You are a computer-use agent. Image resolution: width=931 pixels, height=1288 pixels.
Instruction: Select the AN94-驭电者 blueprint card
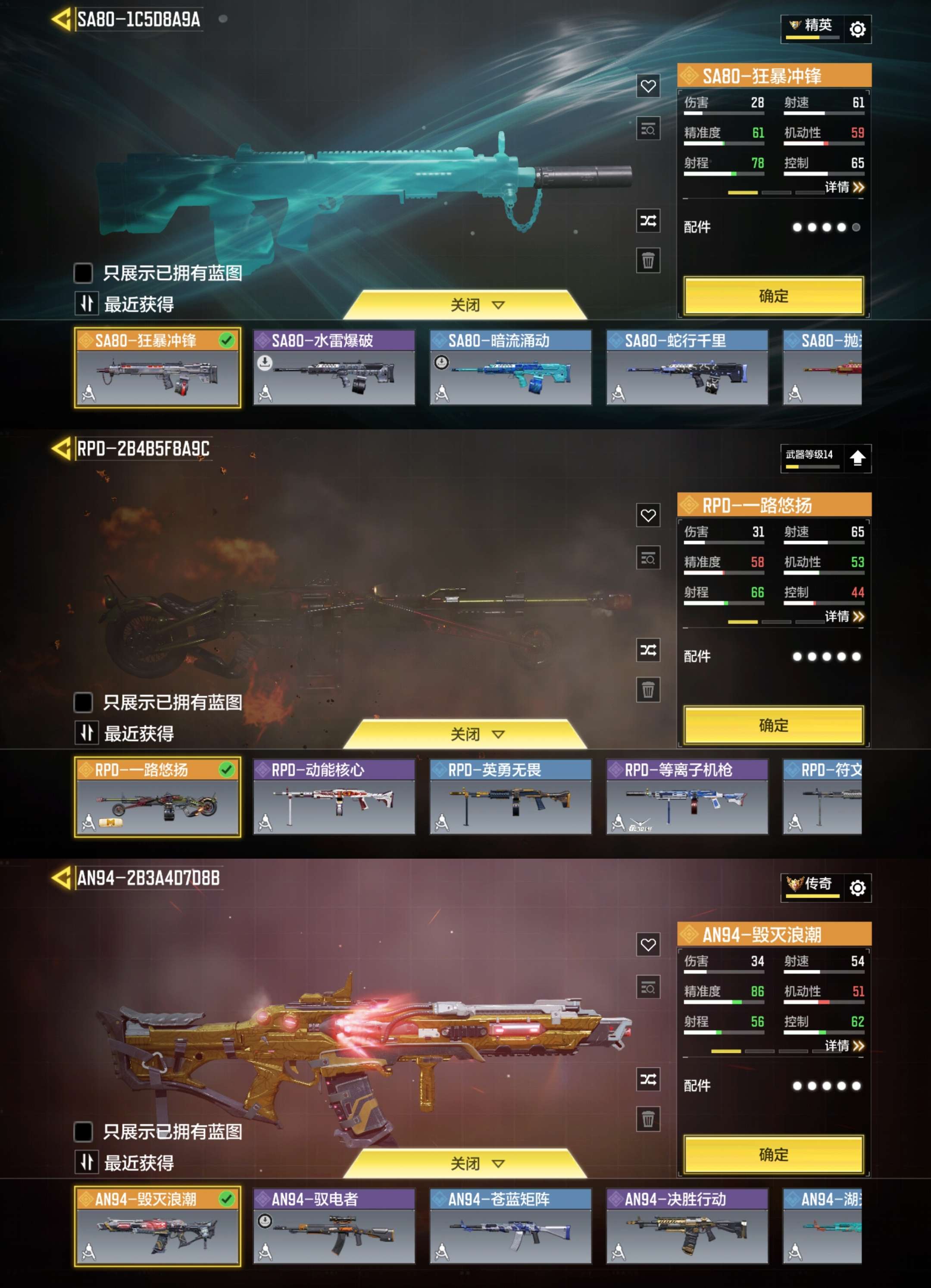[334, 1226]
